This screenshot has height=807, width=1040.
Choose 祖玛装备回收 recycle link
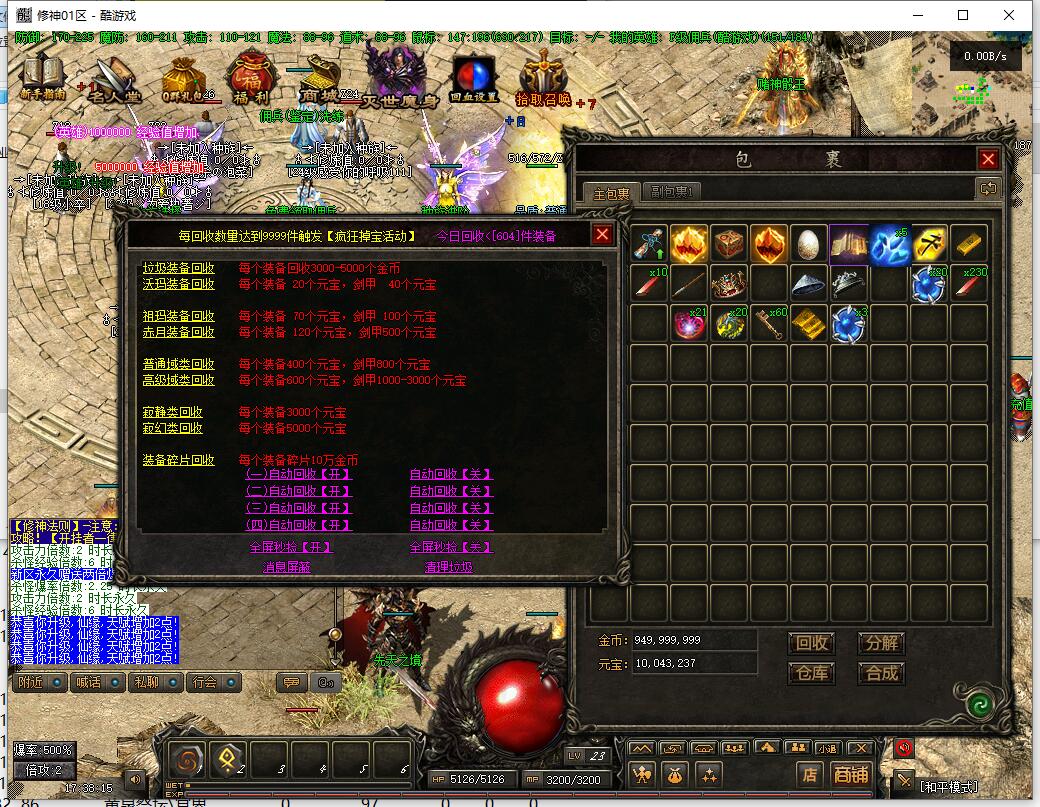coord(178,316)
